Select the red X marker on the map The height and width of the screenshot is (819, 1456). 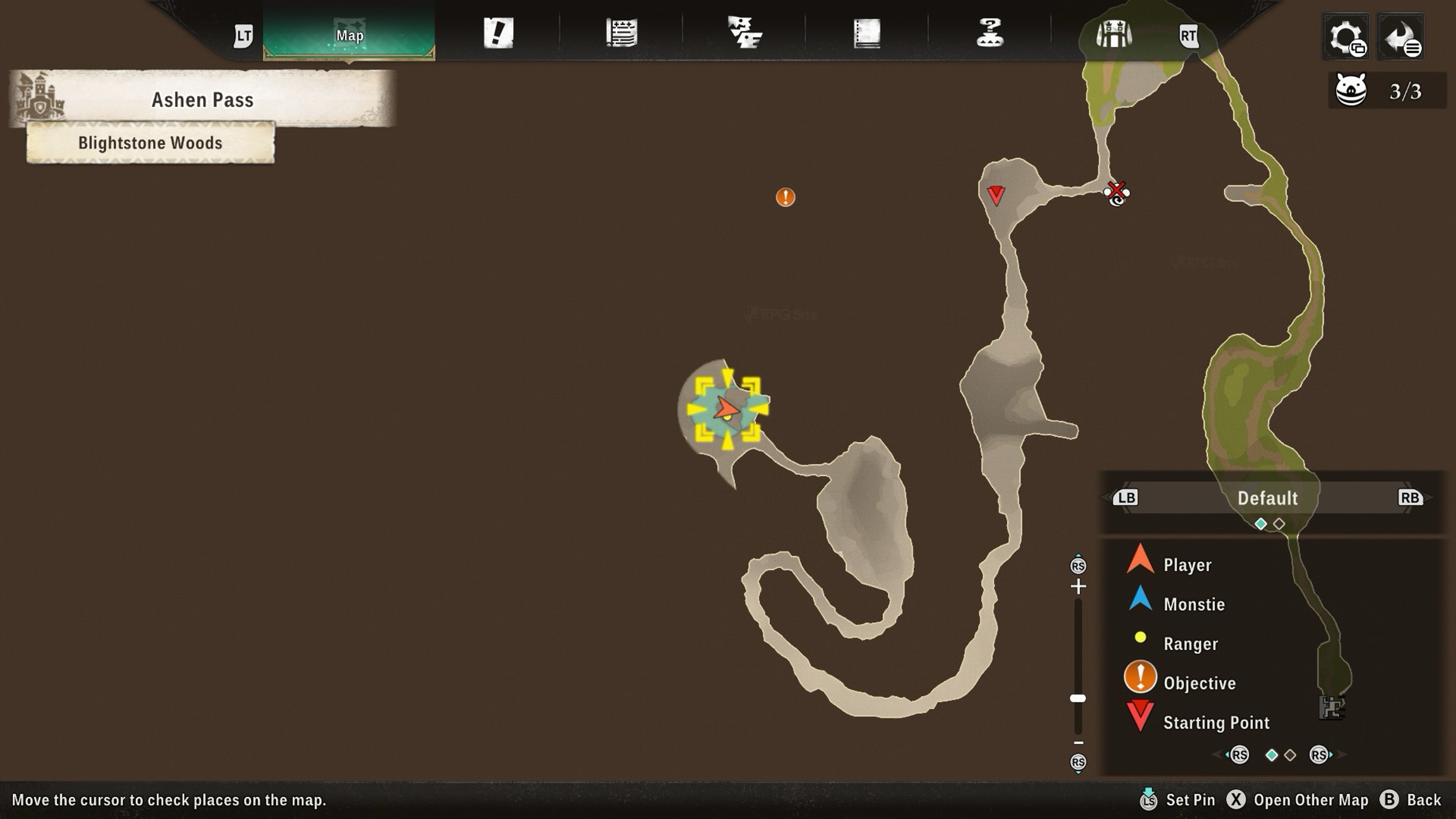point(1116,191)
